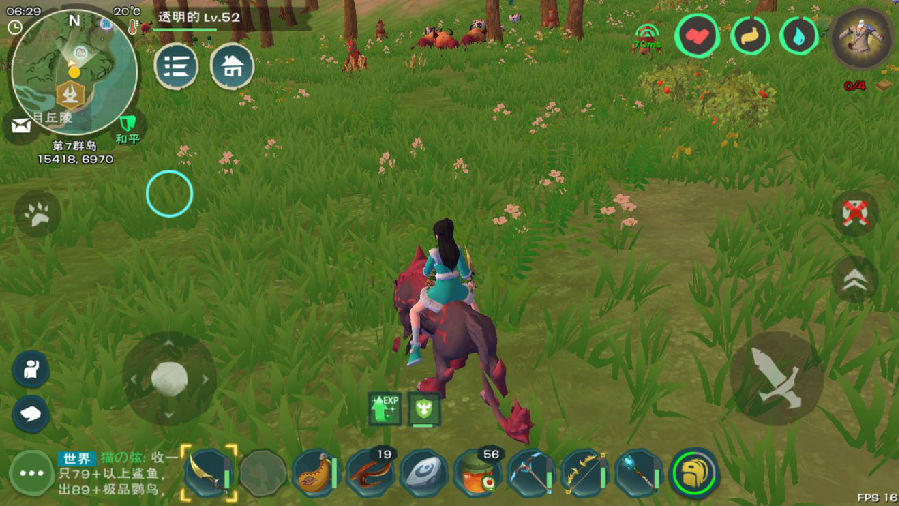
Task: Open the golden helmet button beside the hotbar
Action: click(x=693, y=472)
